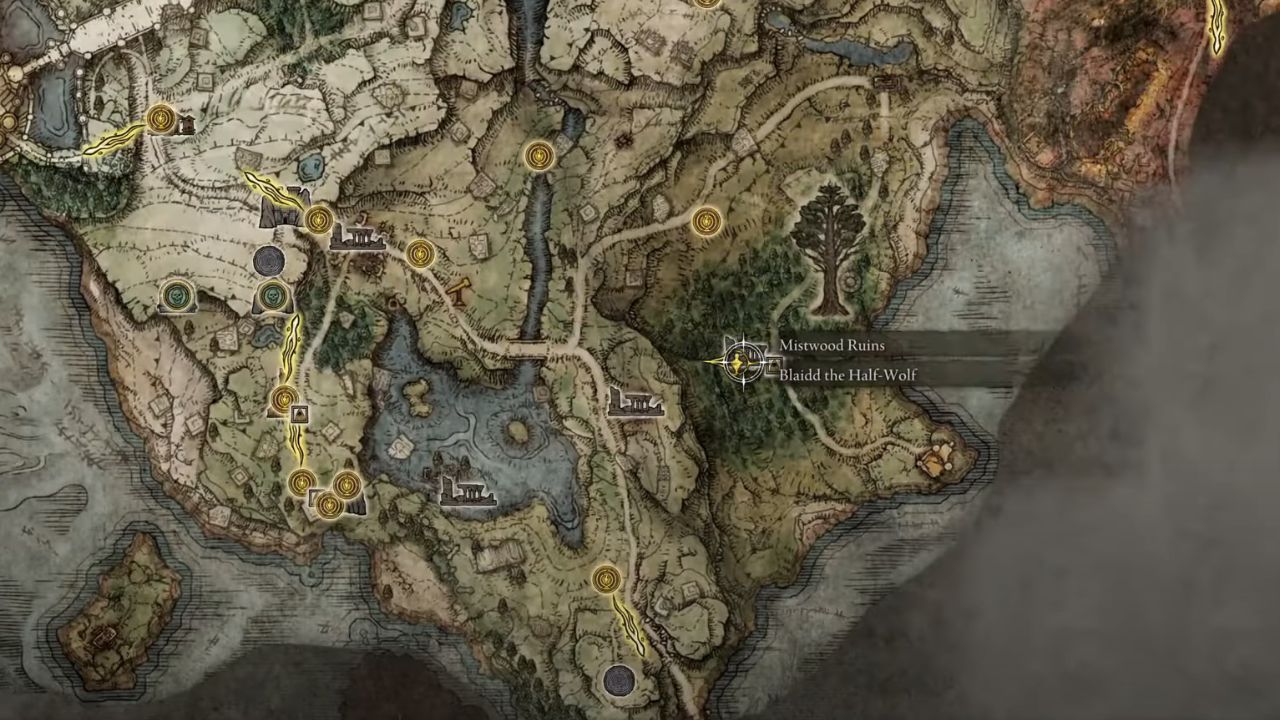This screenshot has width=1280, height=720.
Task: Click the pillared church ruins icon near the Stormgate
Action: [360, 238]
